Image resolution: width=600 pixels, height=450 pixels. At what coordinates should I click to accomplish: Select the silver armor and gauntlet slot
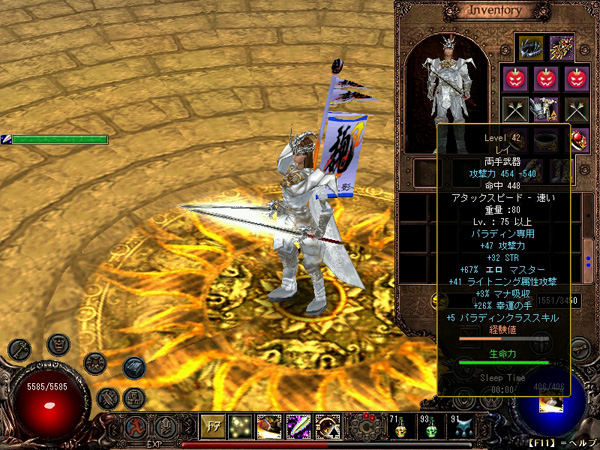pos(546,108)
